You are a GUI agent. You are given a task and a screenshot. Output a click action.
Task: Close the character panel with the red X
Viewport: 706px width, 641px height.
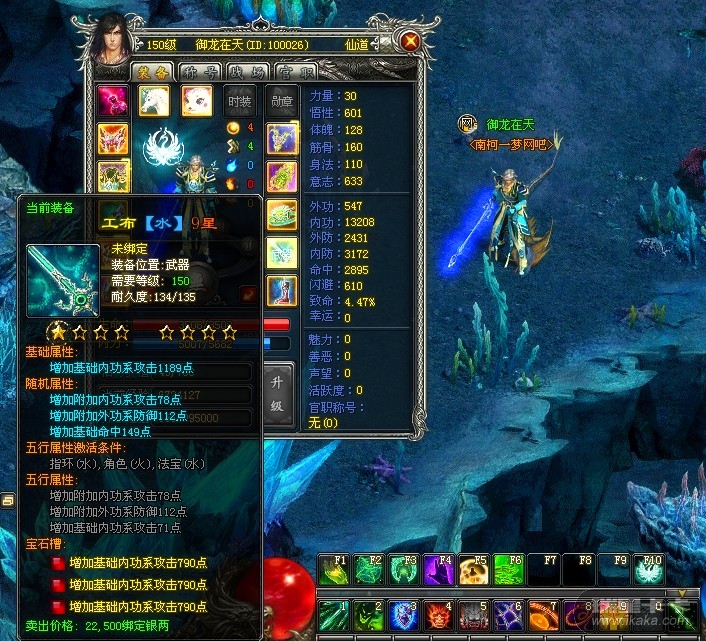tap(409, 42)
